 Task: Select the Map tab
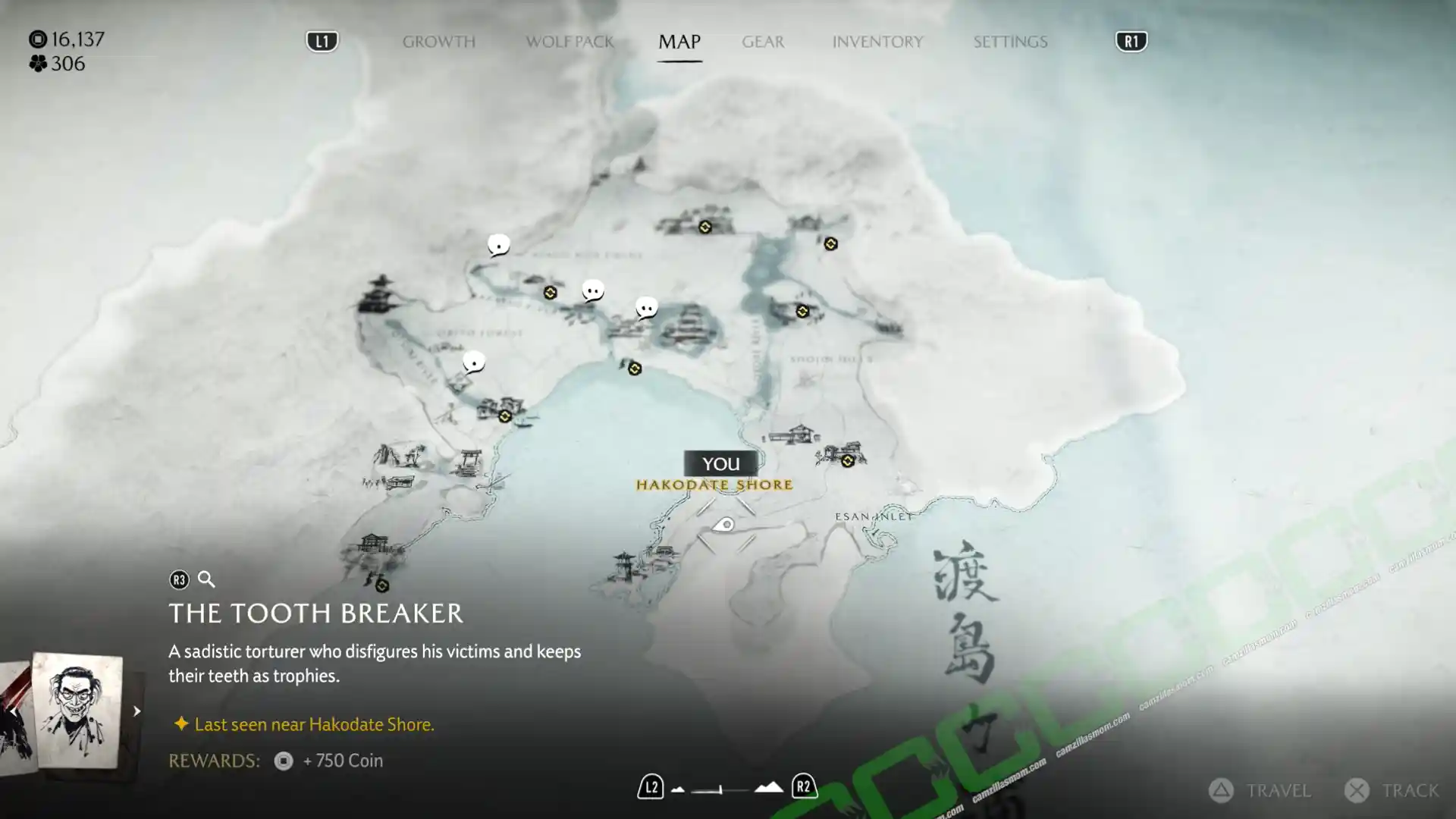click(x=679, y=42)
